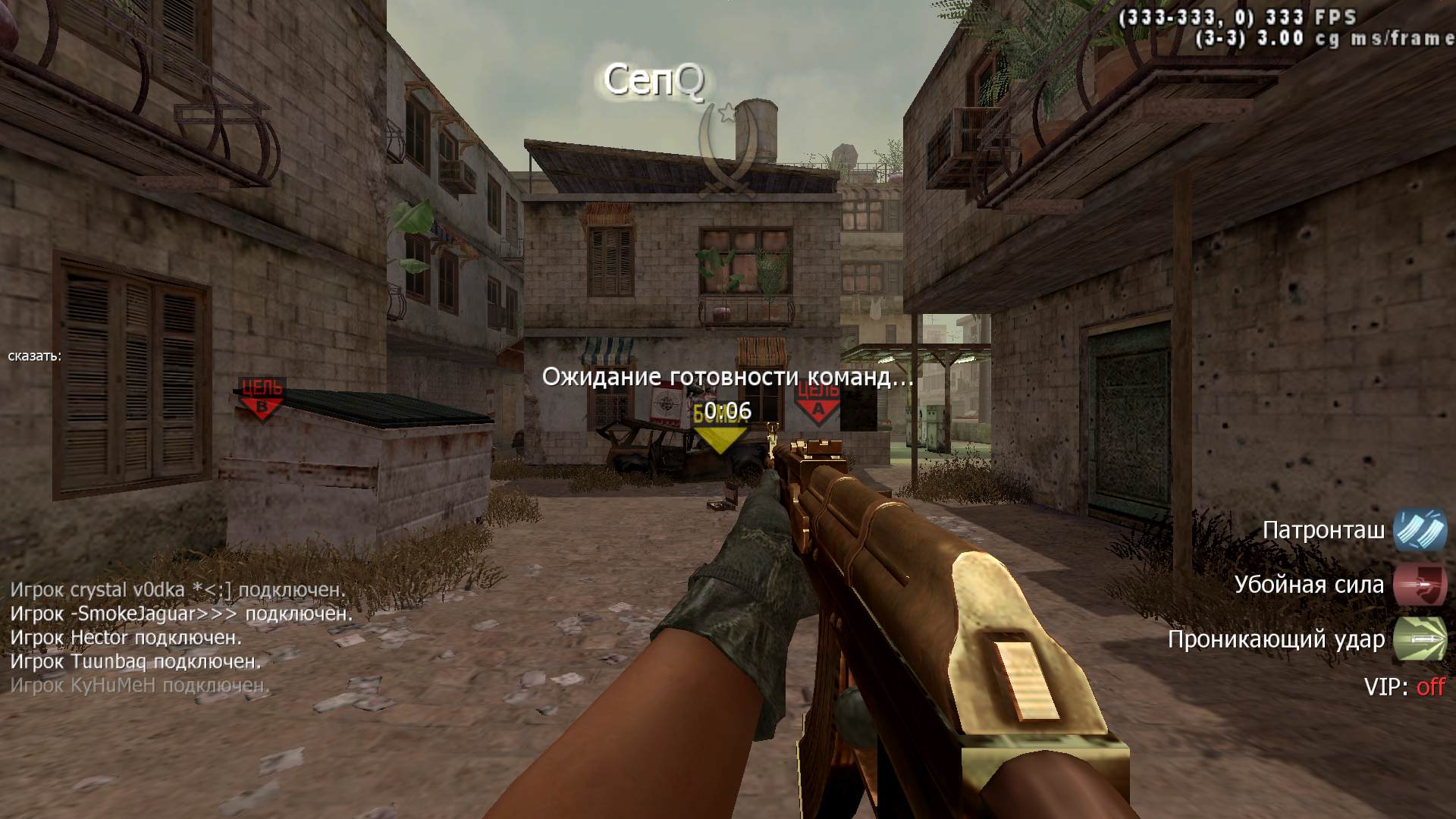Select the Убойная сила perk icon

click(1420, 585)
